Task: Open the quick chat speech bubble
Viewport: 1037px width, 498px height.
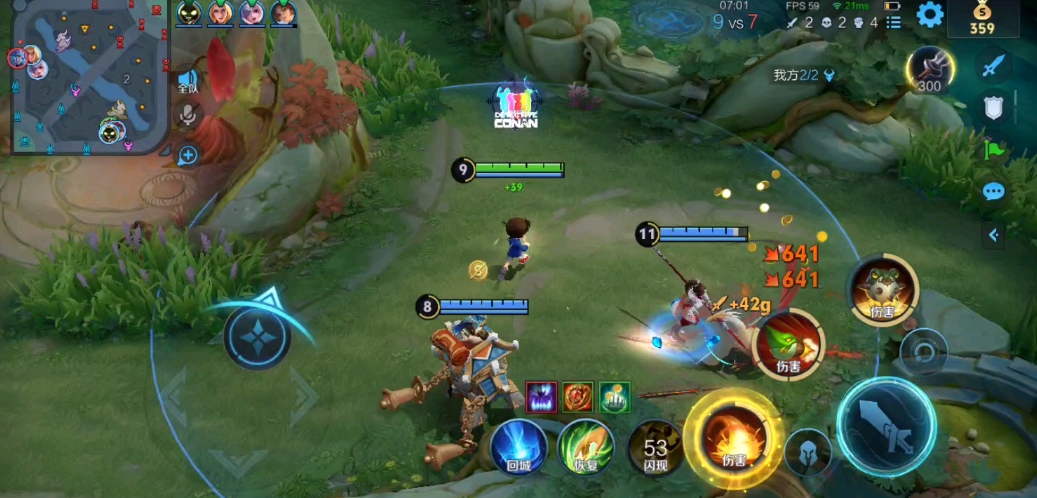Action: (x=993, y=191)
